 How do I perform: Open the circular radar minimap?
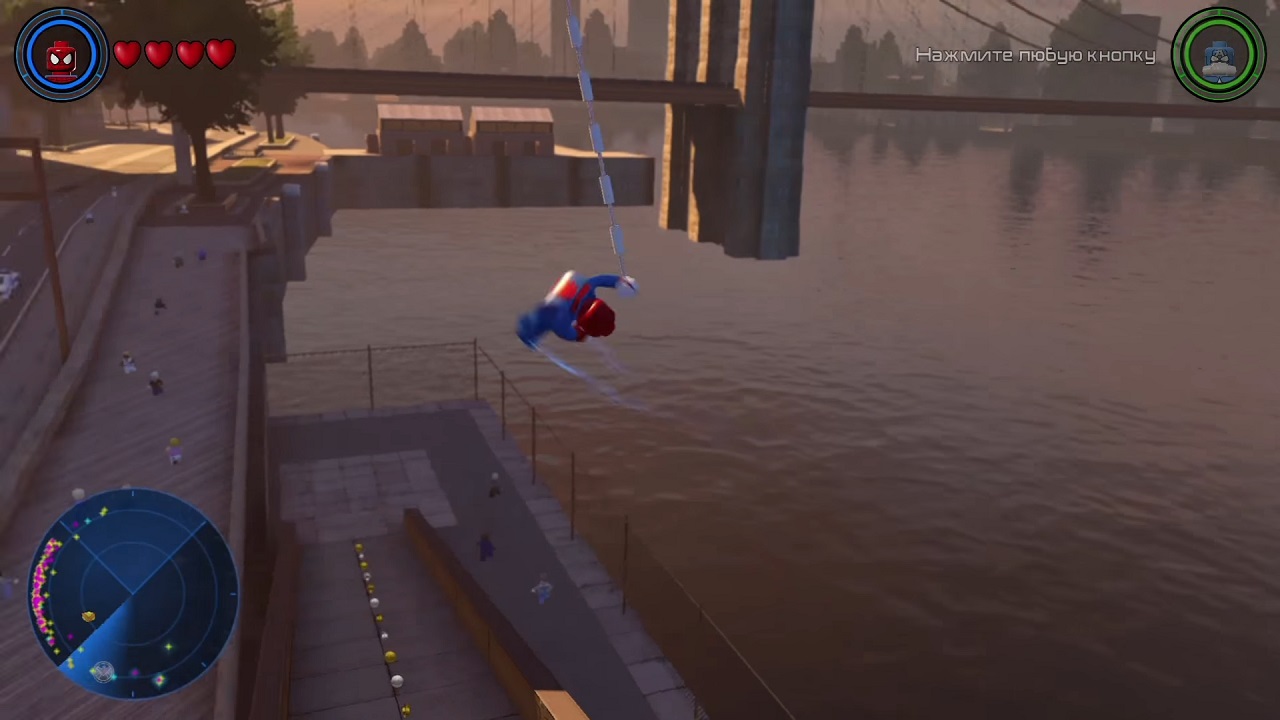point(133,595)
